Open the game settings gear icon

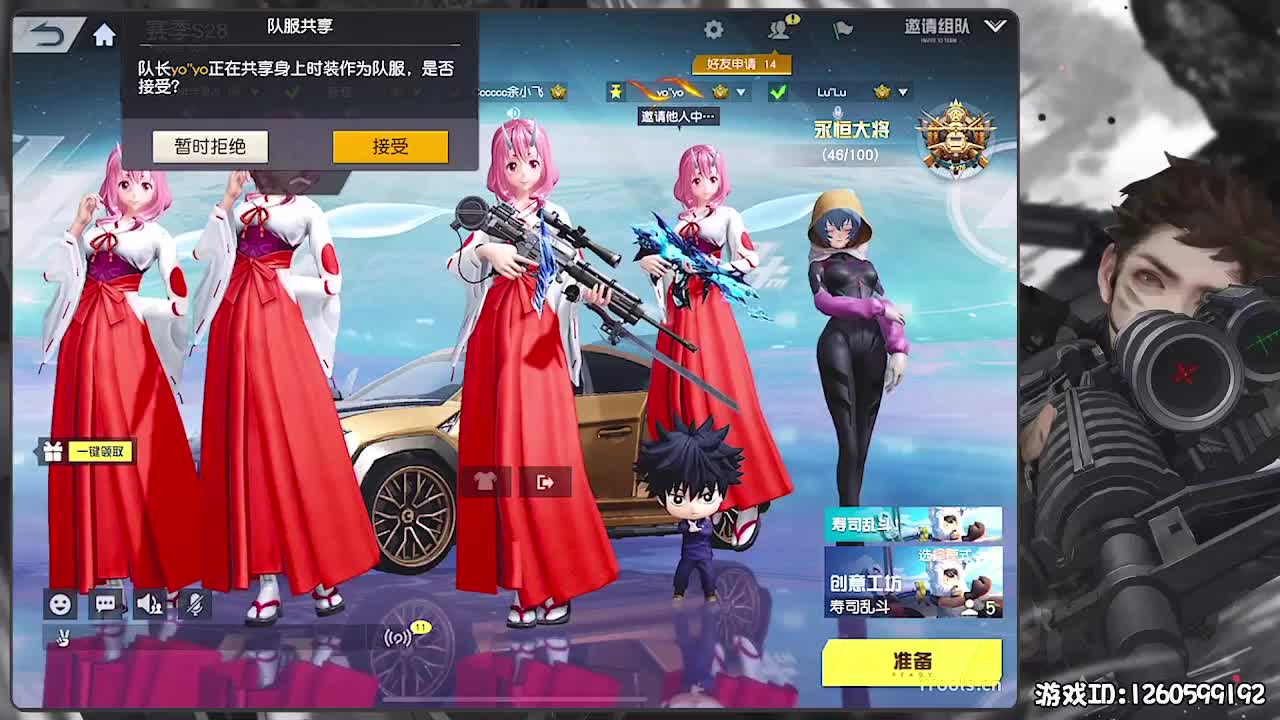713,31
